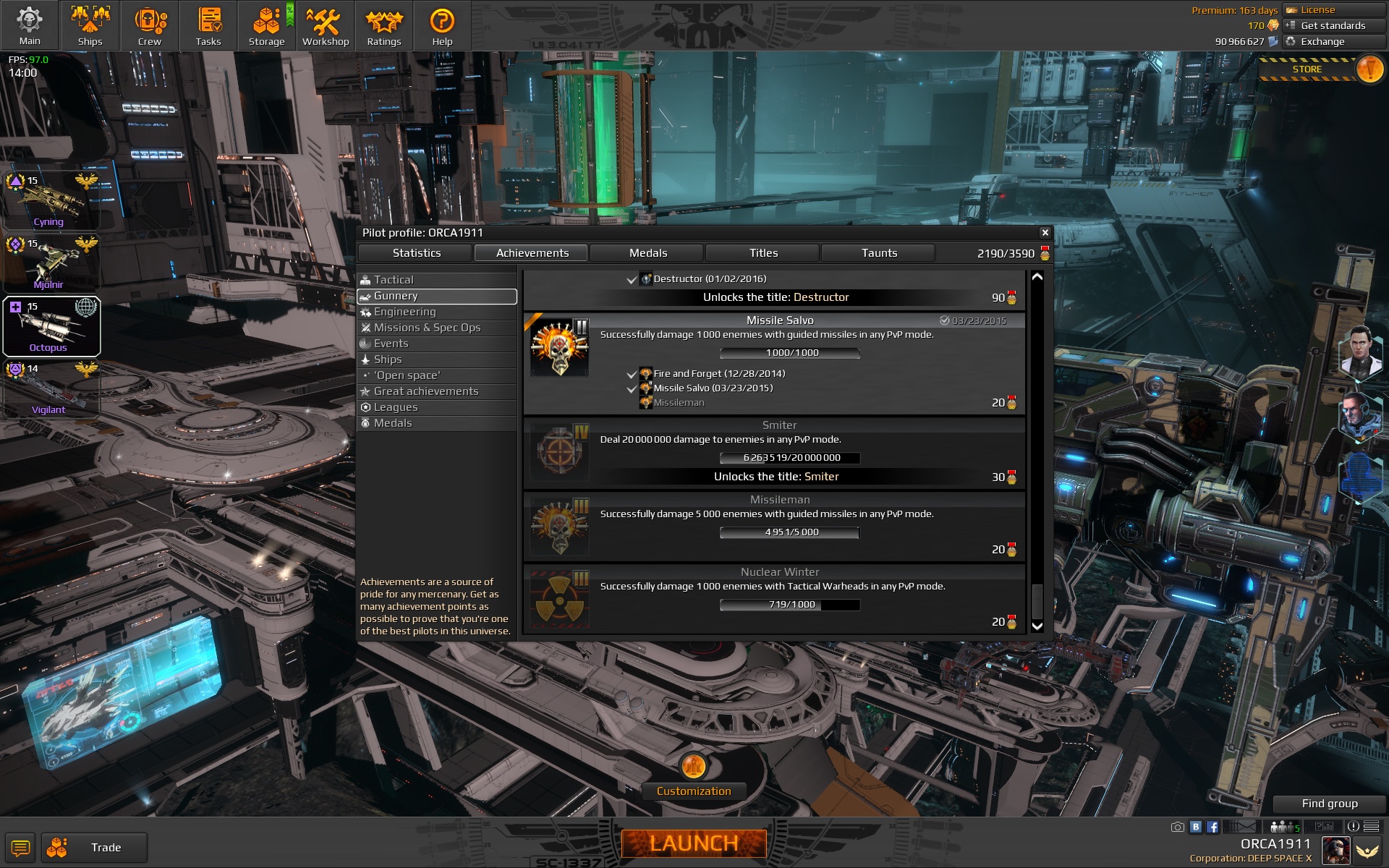This screenshot has height=868, width=1389.
Task: Open the Storage icon
Action: point(266,25)
